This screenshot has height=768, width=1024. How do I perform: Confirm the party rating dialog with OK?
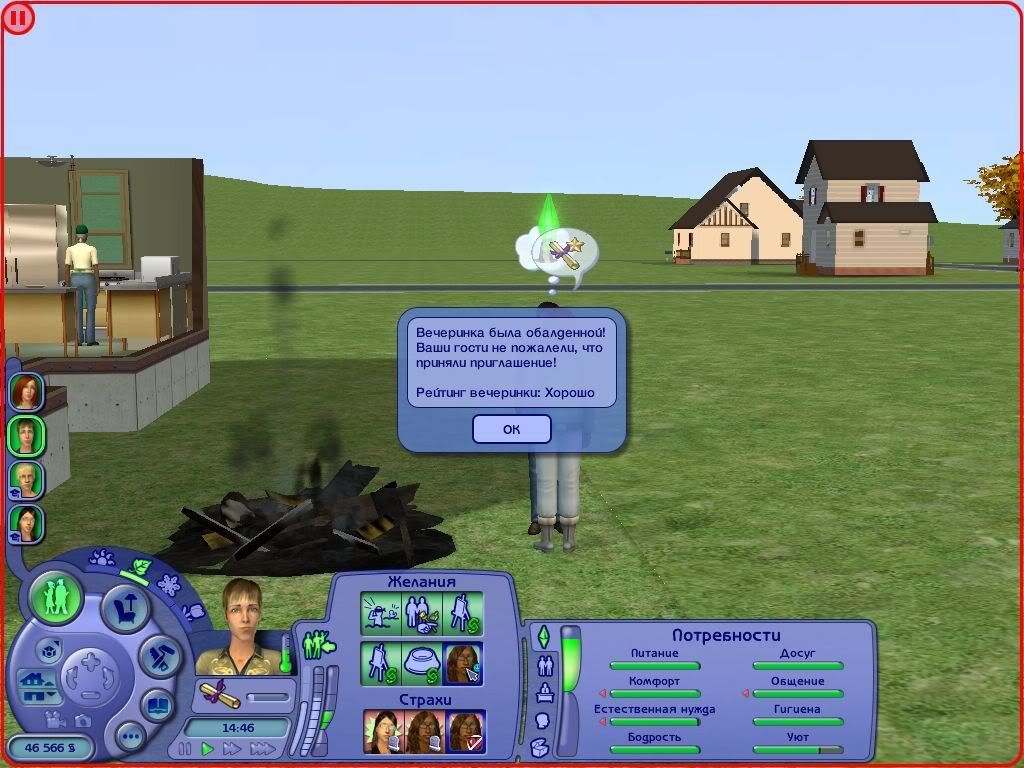click(511, 429)
